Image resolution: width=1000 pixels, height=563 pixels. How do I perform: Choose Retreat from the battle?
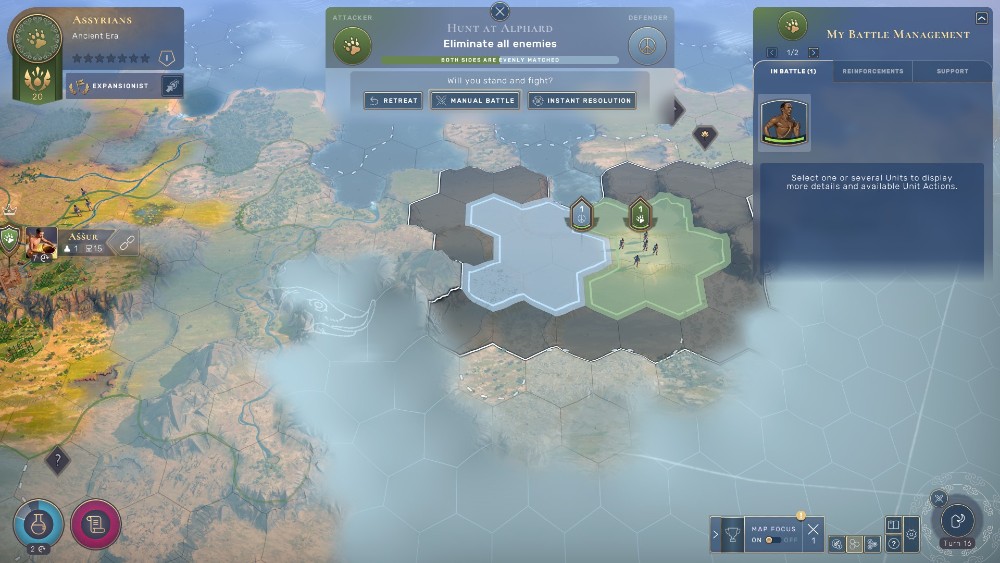(393, 100)
